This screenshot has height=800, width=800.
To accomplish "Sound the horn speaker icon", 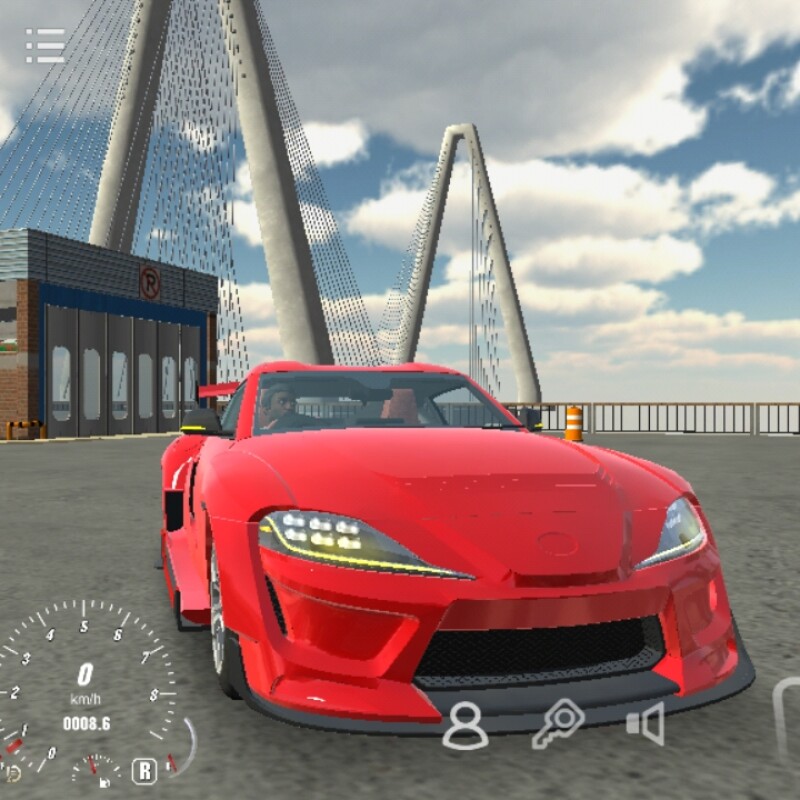I will pos(645,724).
